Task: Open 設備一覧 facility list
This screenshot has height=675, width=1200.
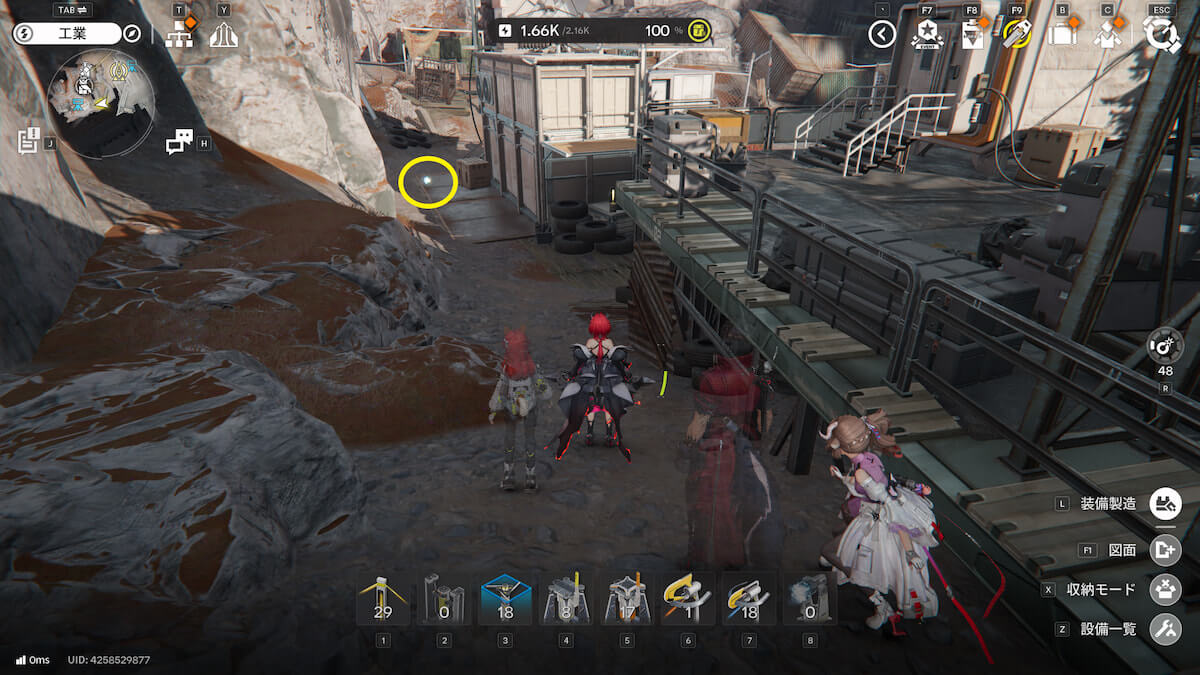Action: coord(1165,629)
